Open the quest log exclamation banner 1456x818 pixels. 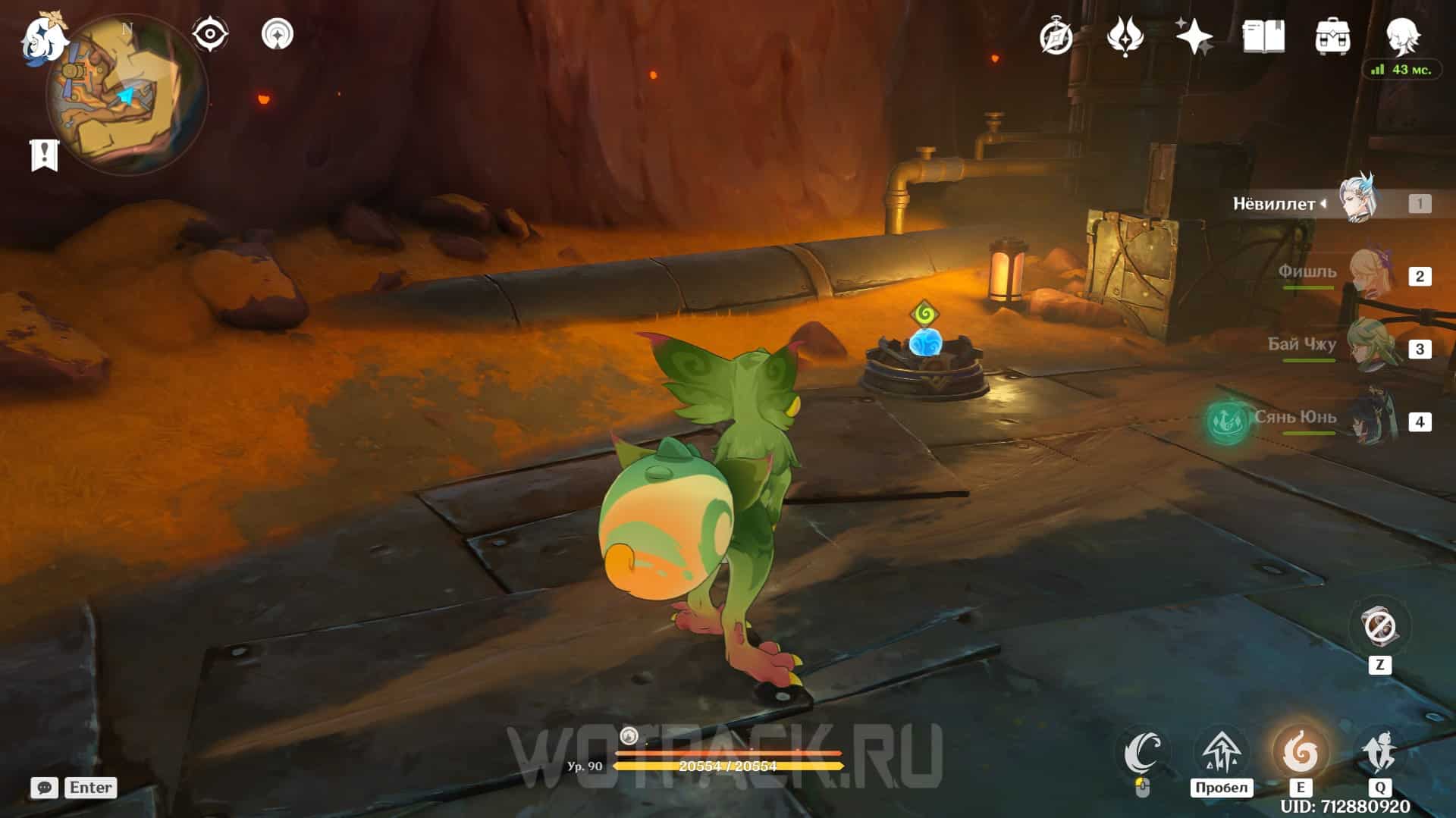point(44,155)
